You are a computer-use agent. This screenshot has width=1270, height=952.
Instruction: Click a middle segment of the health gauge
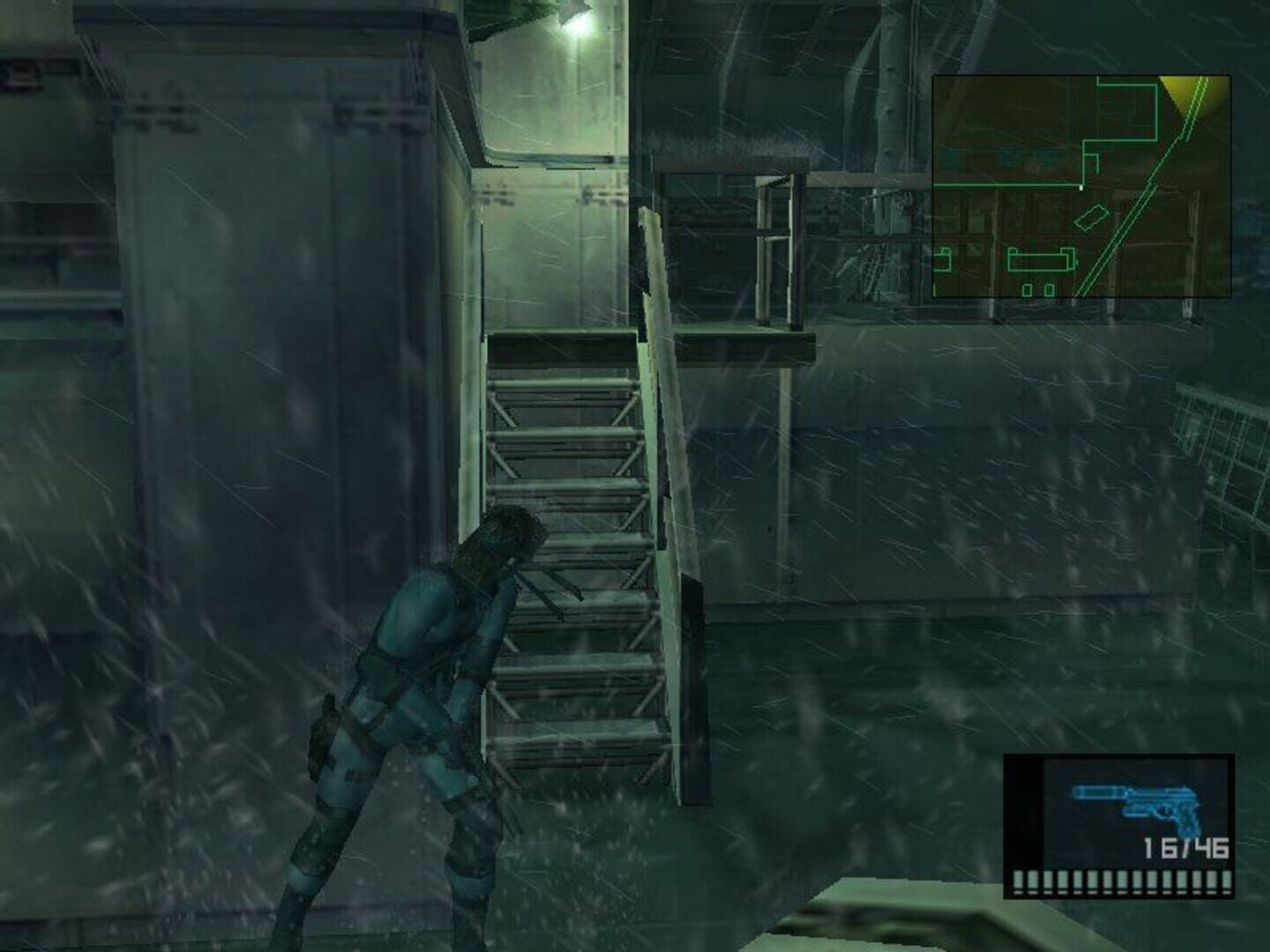coord(1120,879)
